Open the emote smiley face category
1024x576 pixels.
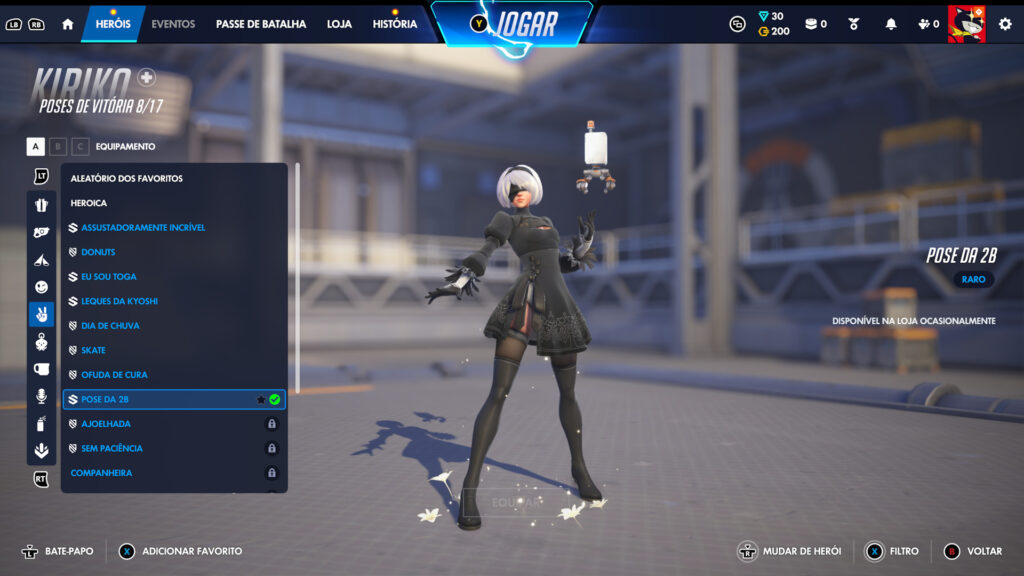coord(41,287)
